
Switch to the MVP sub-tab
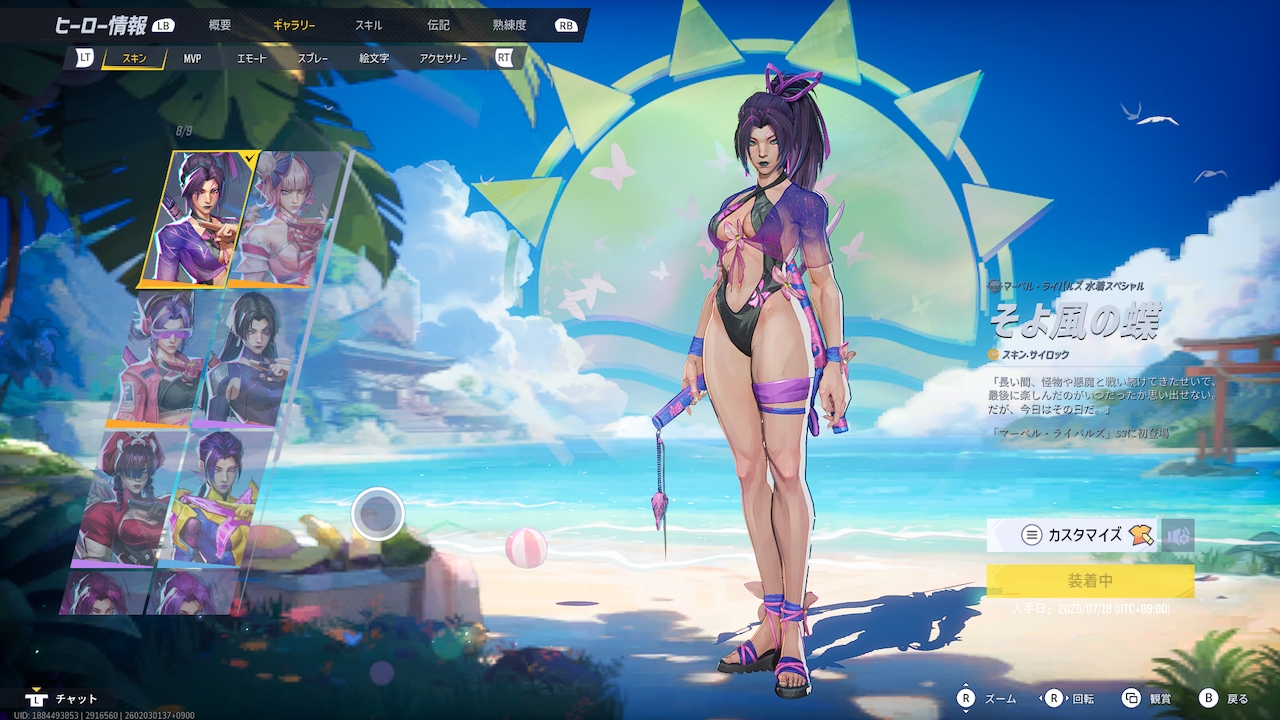click(x=192, y=59)
